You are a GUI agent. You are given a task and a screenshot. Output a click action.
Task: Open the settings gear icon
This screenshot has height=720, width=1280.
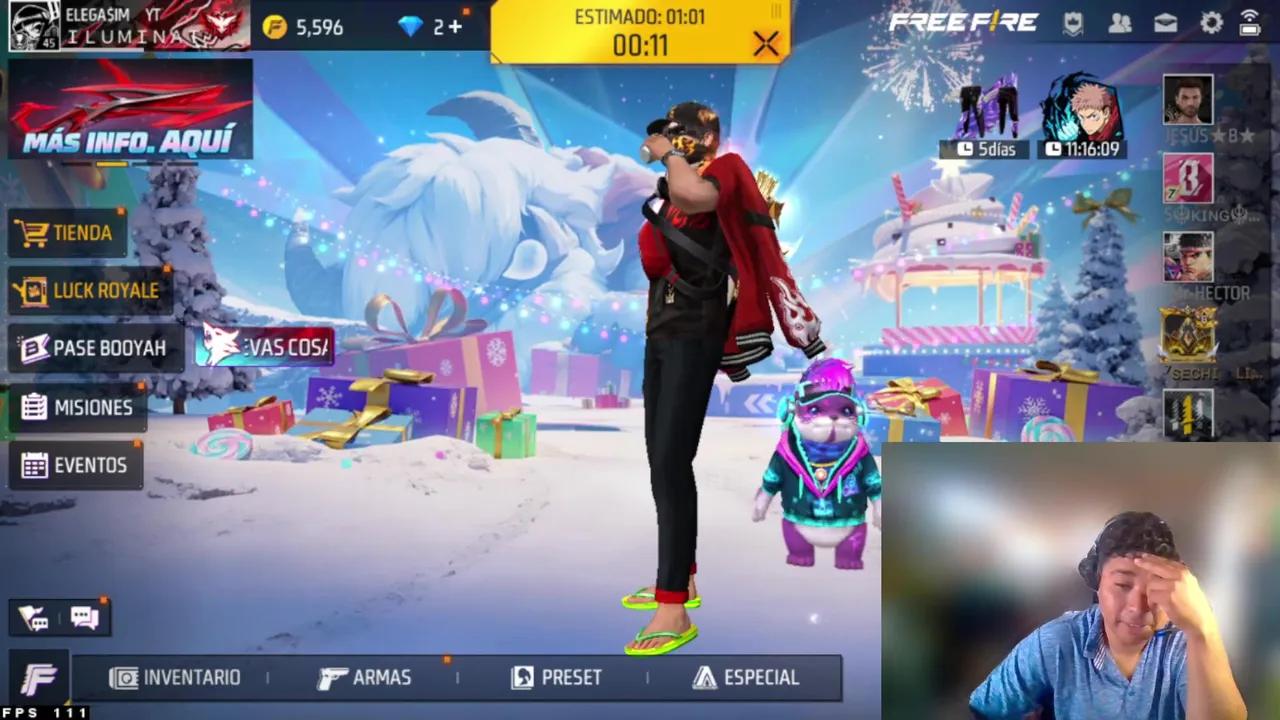coord(1210,24)
